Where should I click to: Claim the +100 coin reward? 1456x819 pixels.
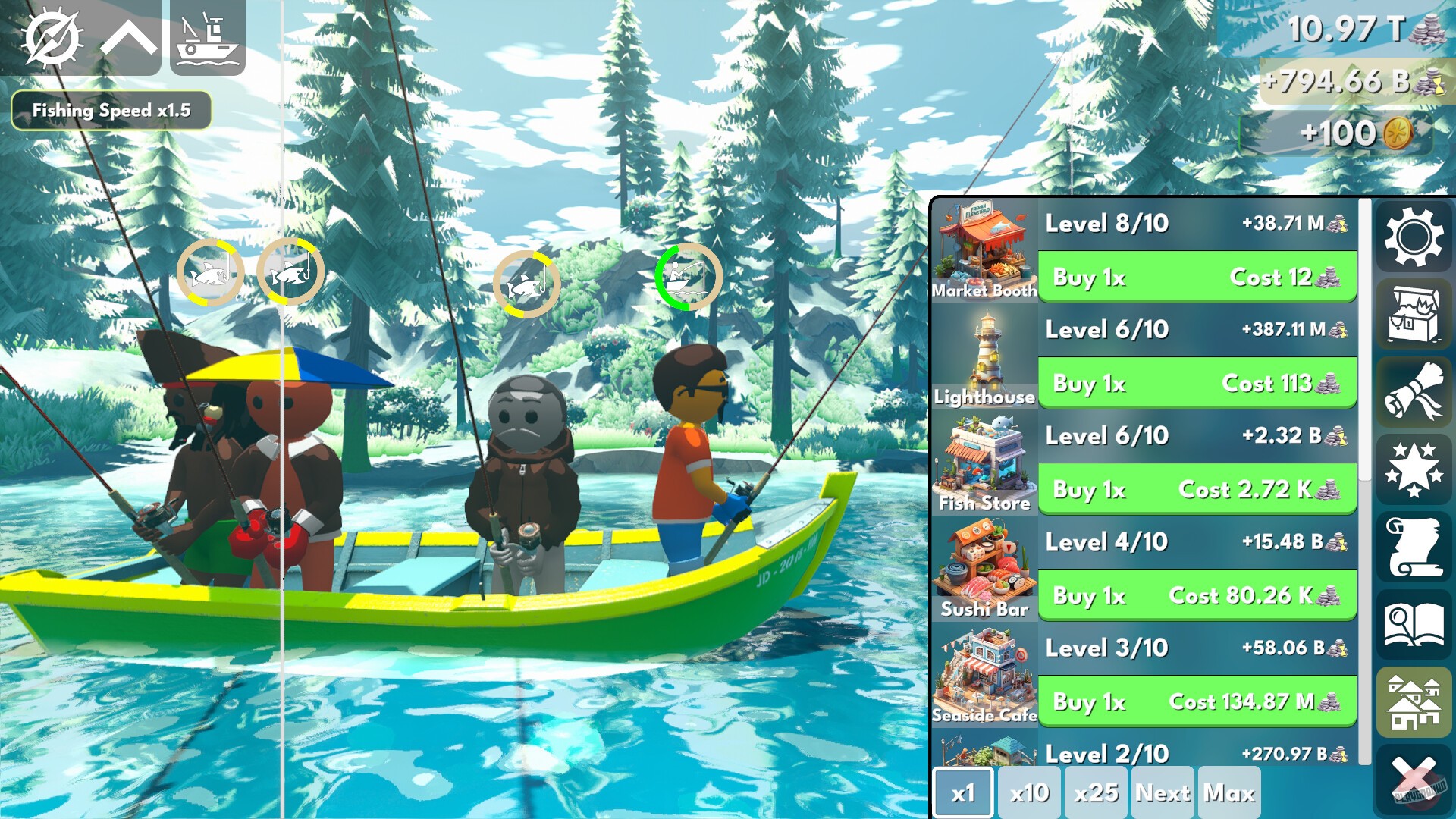pyautogui.click(x=1354, y=133)
